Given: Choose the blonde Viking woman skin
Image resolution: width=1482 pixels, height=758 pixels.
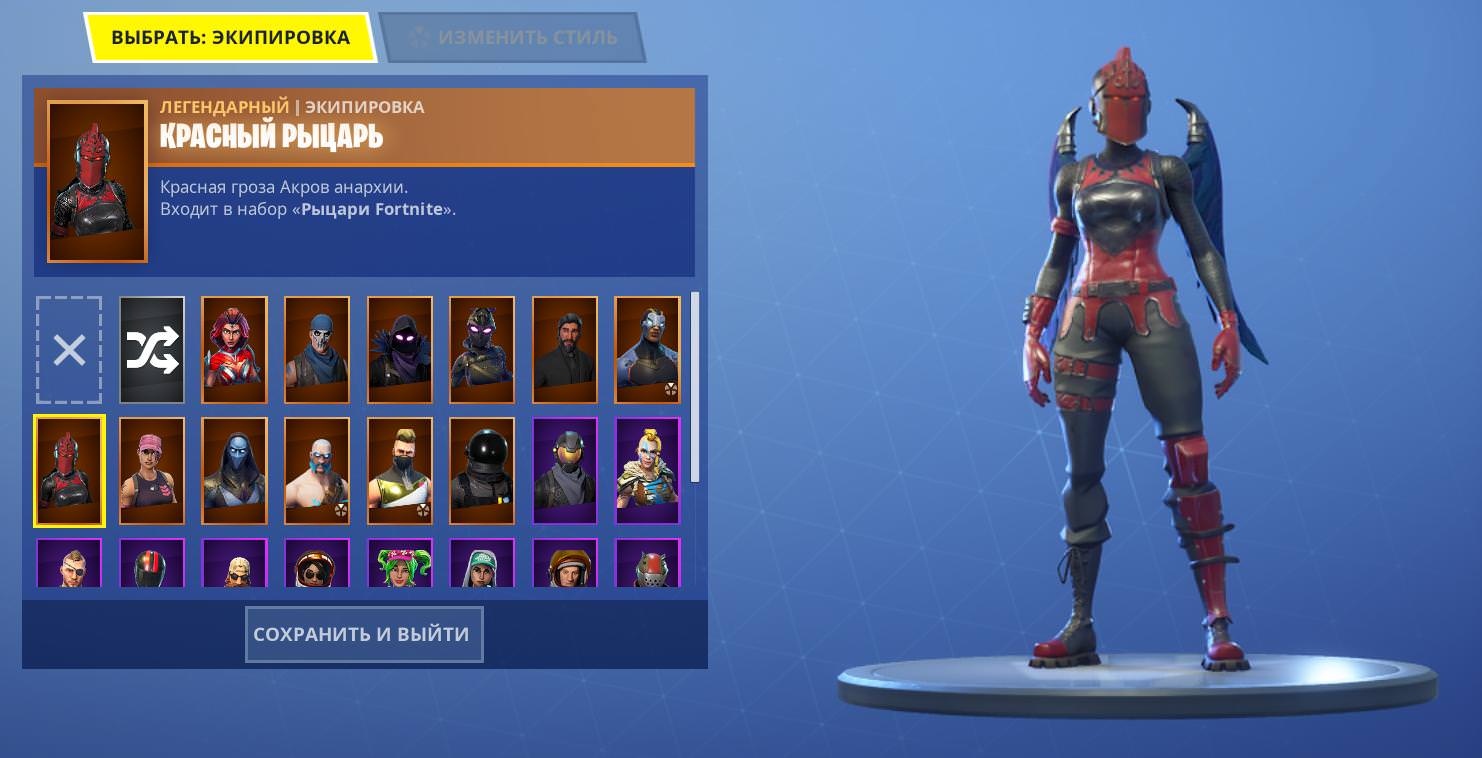Looking at the screenshot, I should point(647,471).
